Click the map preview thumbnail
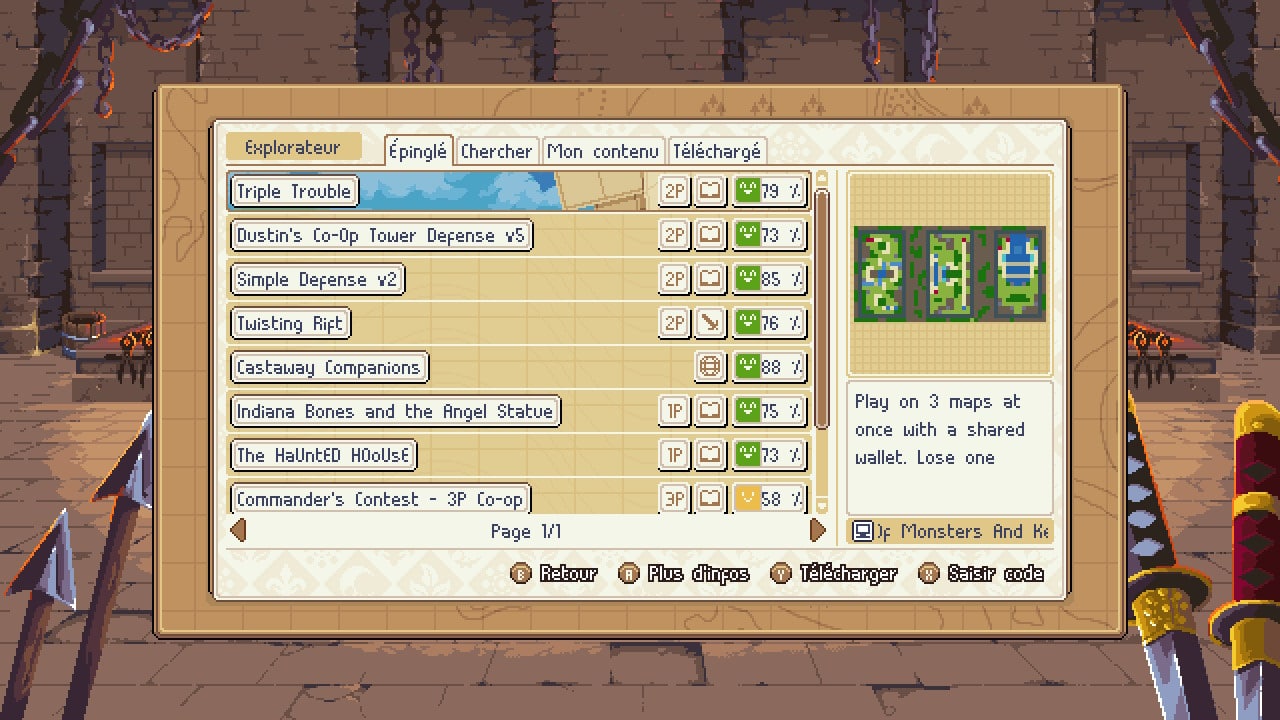This screenshot has width=1280, height=720. [949, 274]
